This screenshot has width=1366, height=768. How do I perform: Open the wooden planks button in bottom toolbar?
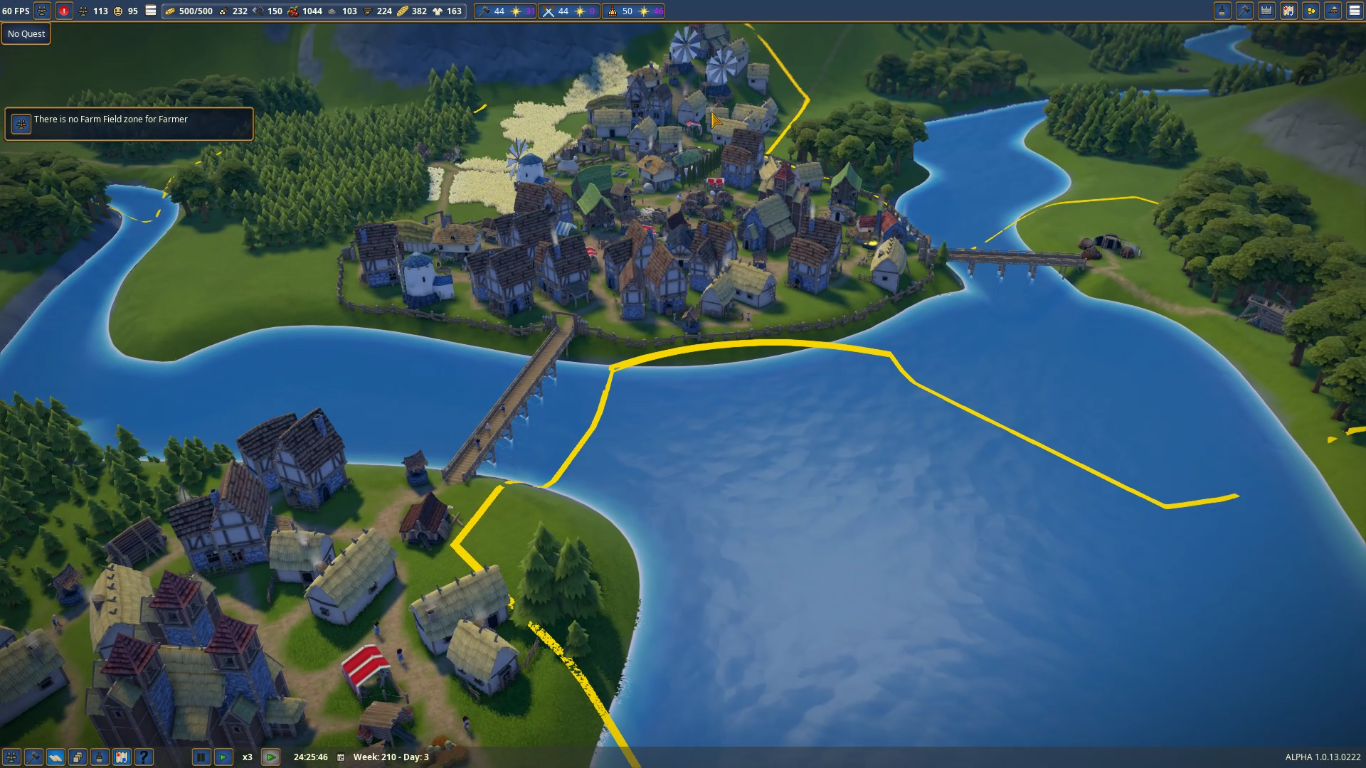click(55, 757)
